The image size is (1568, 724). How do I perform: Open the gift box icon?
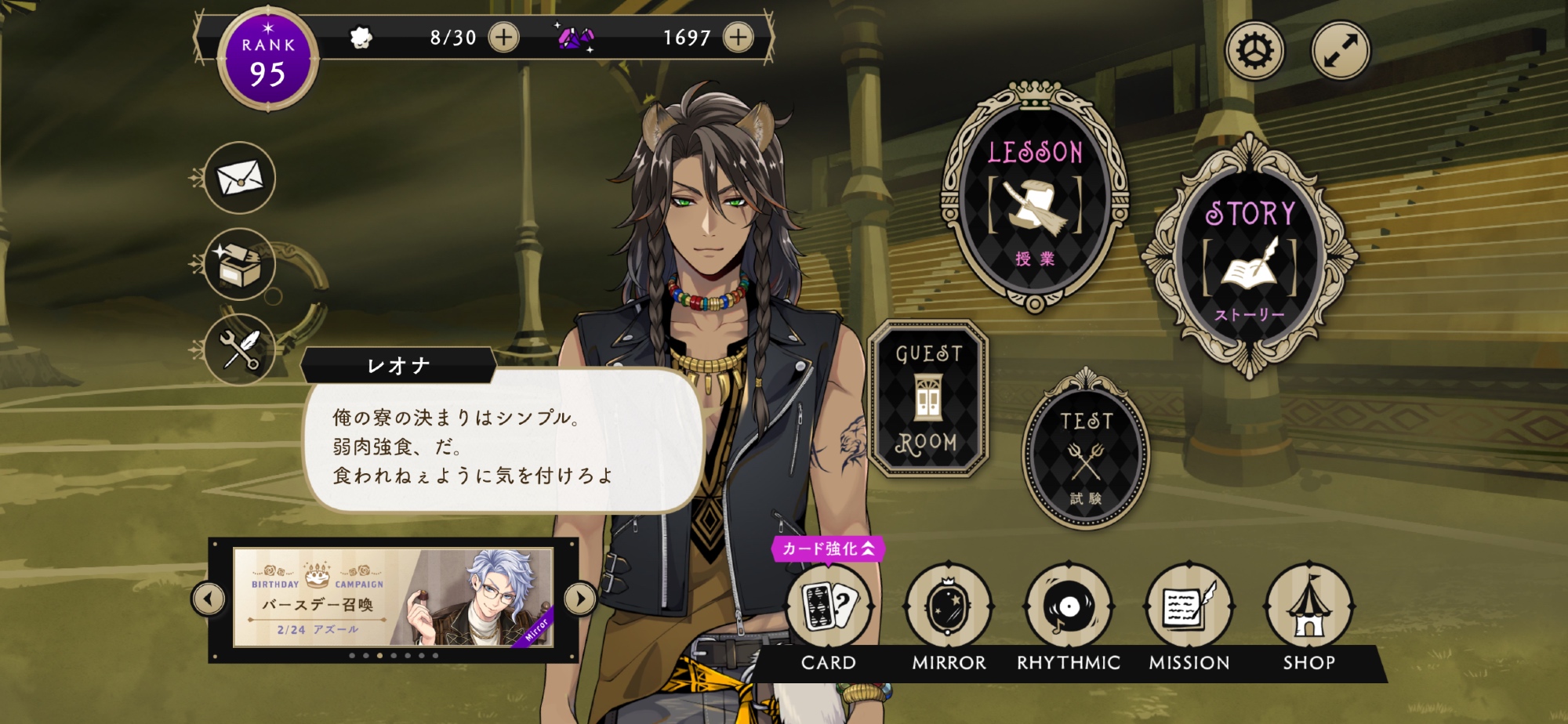(239, 264)
